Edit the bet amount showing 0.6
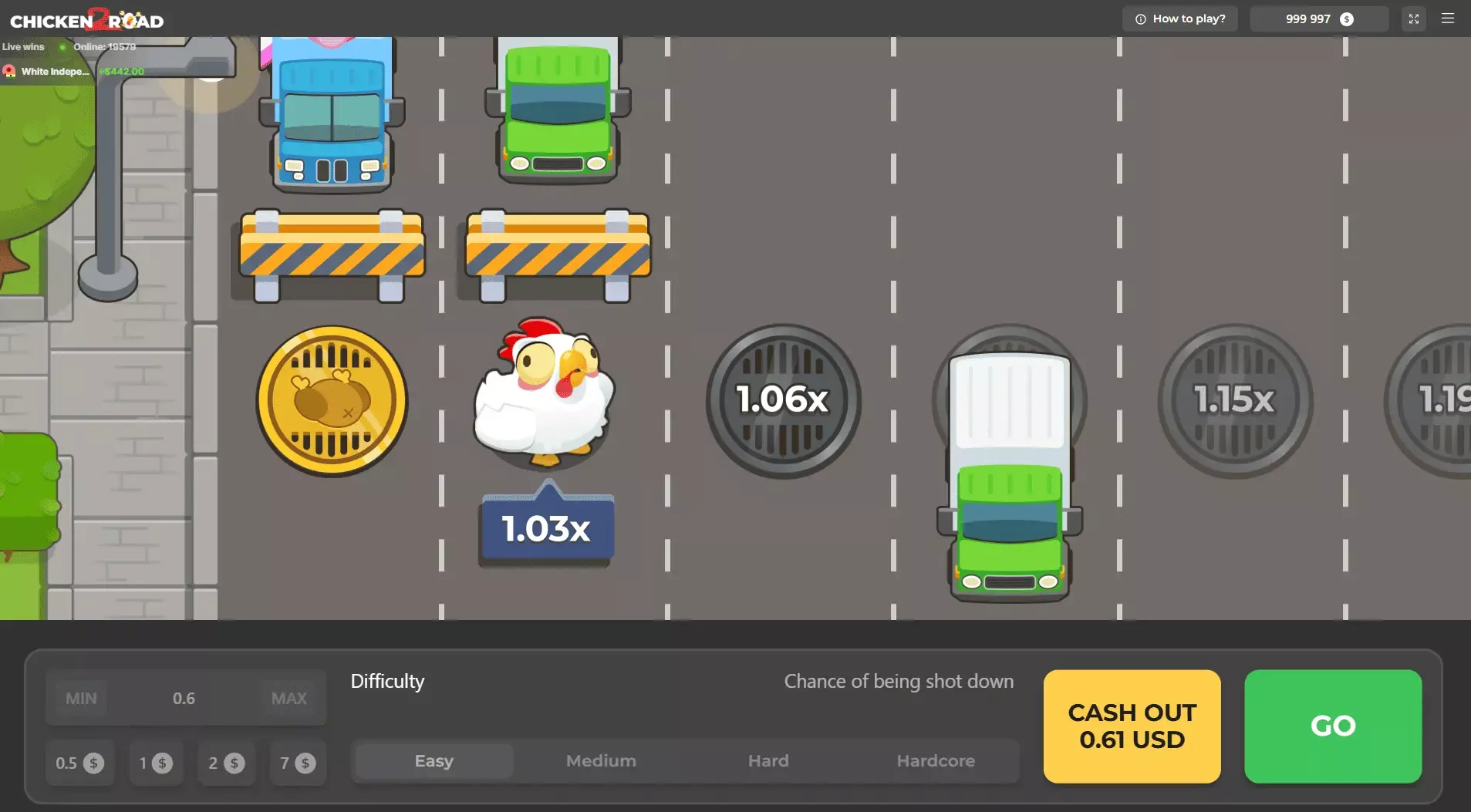1471x812 pixels. point(184,698)
